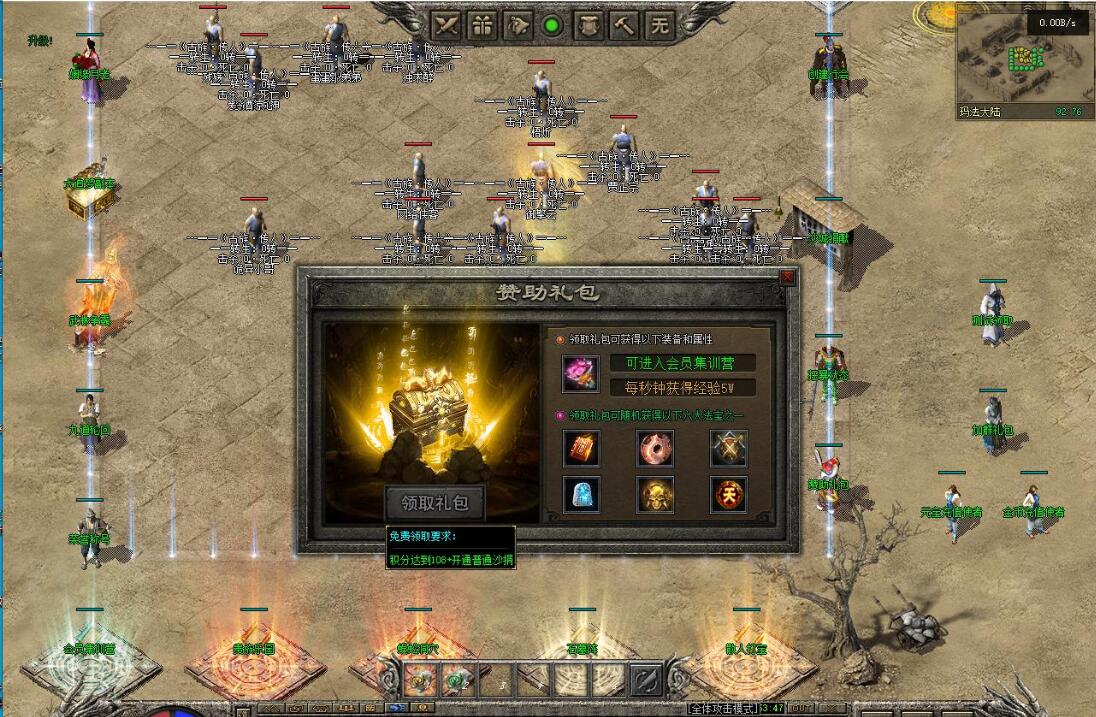Select the red spellbook treasure icon
The height and width of the screenshot is (717, 1096).
tap(581, 449)
